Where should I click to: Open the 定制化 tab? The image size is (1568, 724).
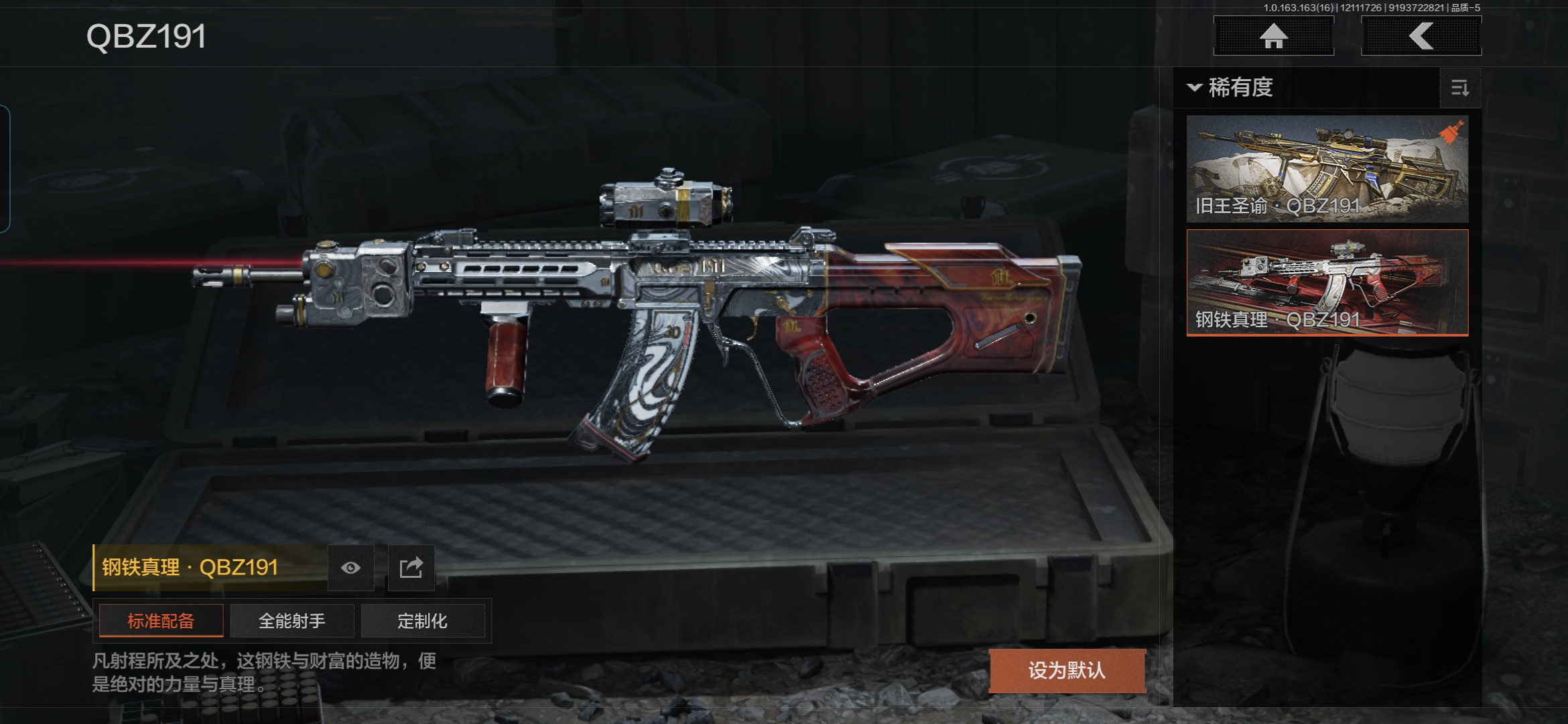[x=422, y=621]
